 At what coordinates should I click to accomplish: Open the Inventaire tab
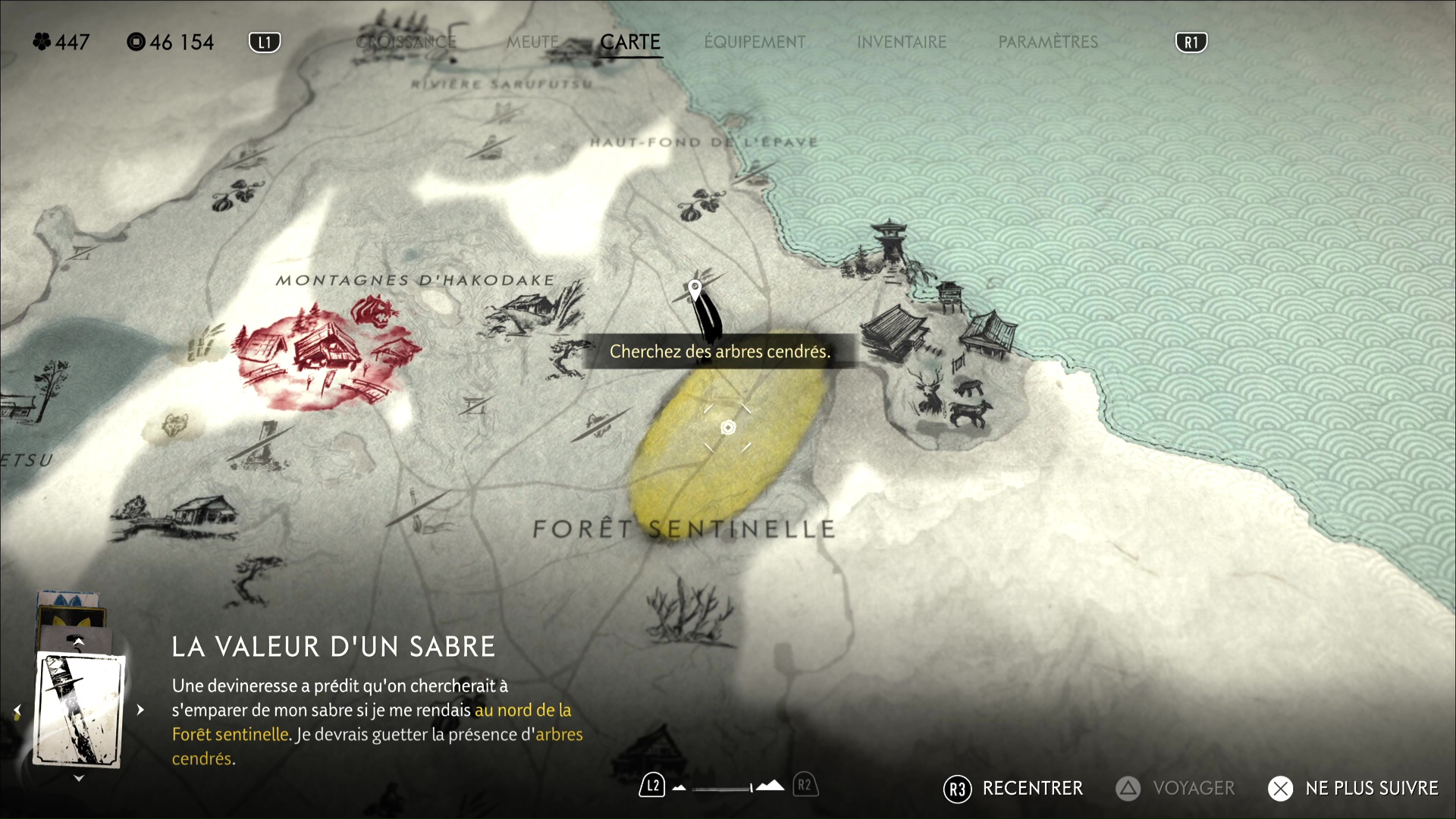point(902,42)
